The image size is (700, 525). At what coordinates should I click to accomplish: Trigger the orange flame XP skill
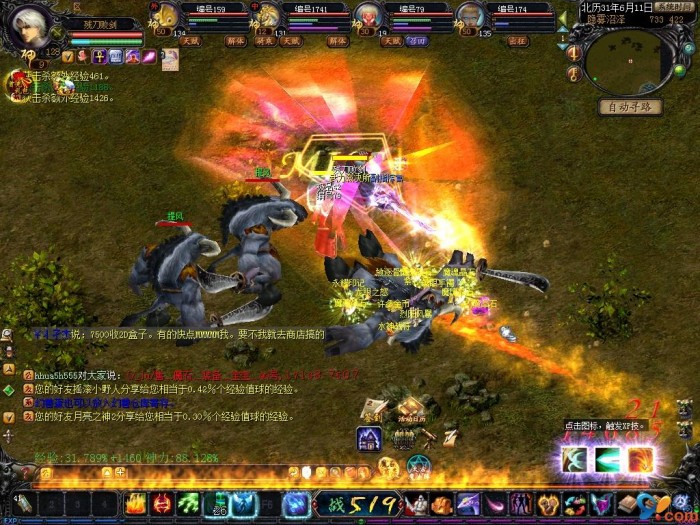[x=641, y=459]
